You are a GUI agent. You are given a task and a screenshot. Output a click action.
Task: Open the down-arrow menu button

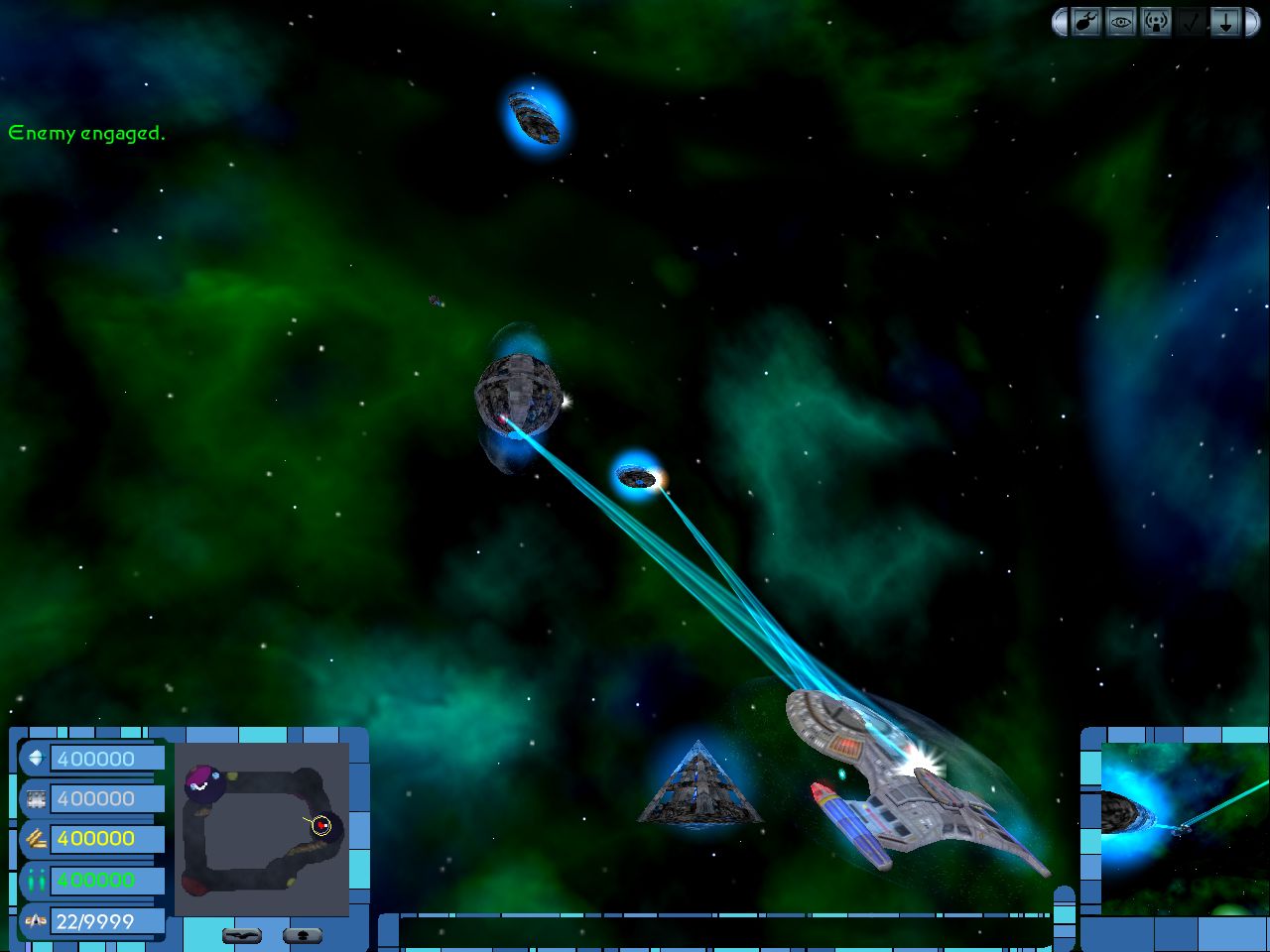[1225, 22]
